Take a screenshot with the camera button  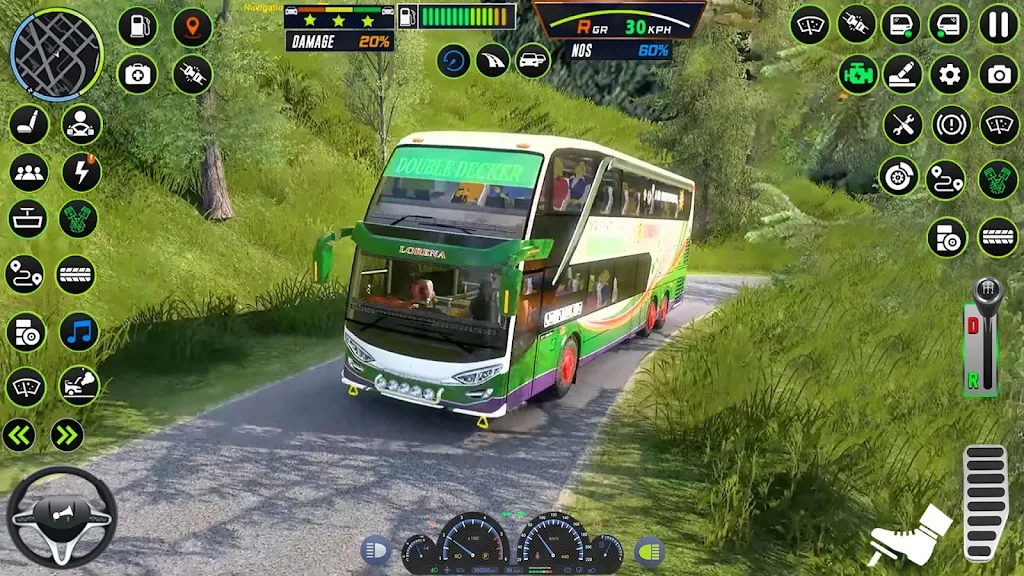click(x=998, y=74)
